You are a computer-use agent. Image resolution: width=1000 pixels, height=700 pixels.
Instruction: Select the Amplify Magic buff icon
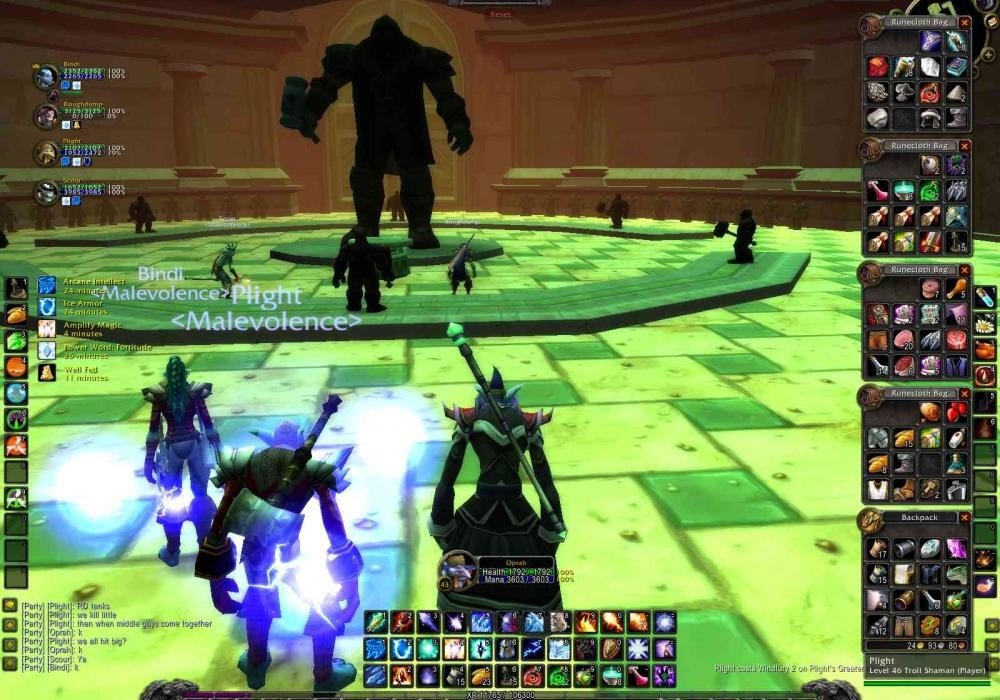(x=47, y=328)
